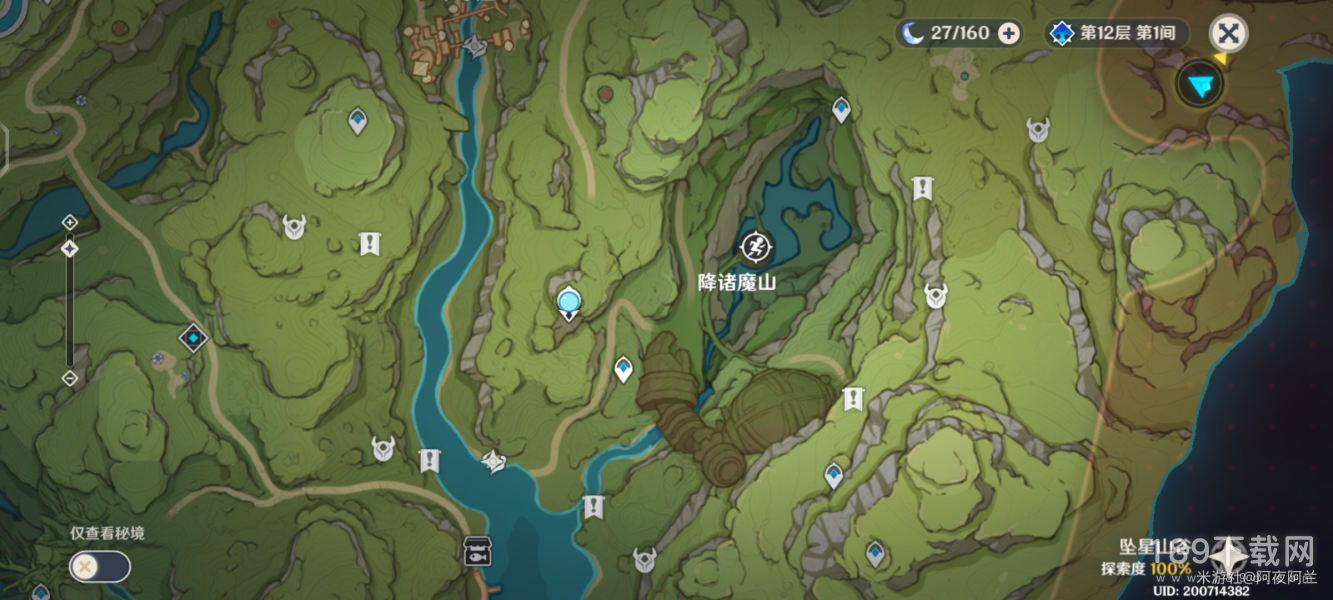Select the highlighted blue teleport waypoint

point(569,300)
